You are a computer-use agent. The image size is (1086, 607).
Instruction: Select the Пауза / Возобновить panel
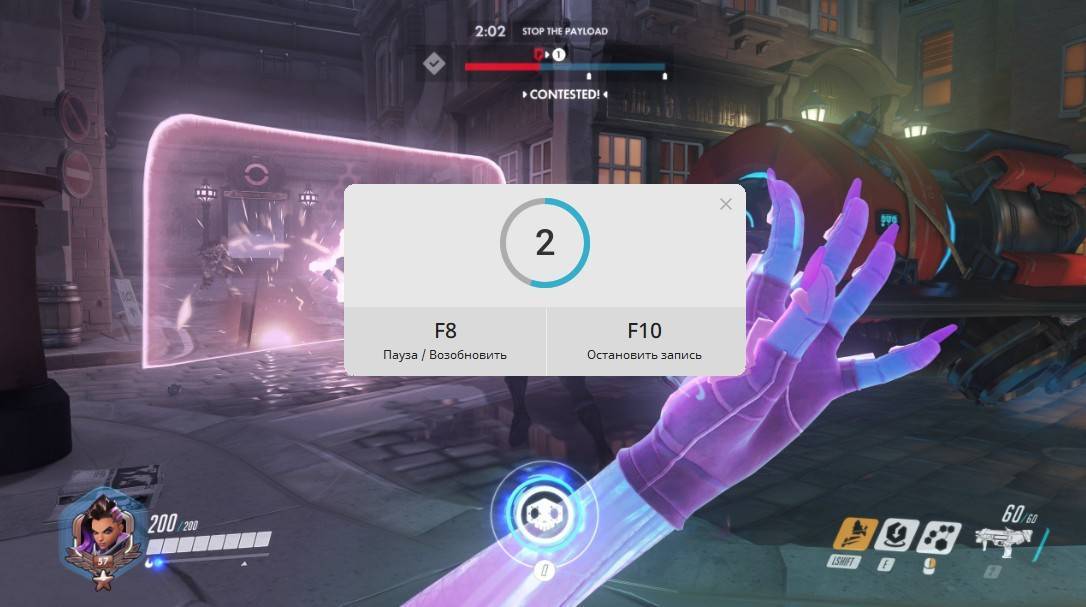(x=445, y=341)
